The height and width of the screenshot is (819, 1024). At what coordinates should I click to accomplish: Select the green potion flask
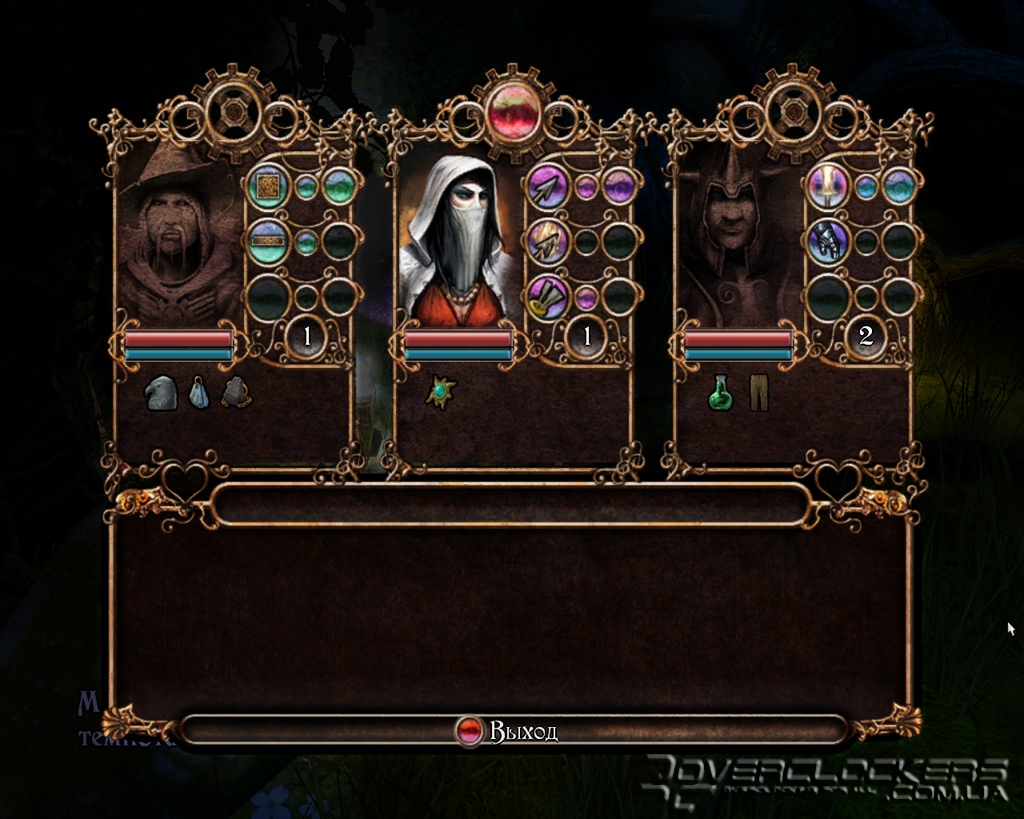pos(720,393)
